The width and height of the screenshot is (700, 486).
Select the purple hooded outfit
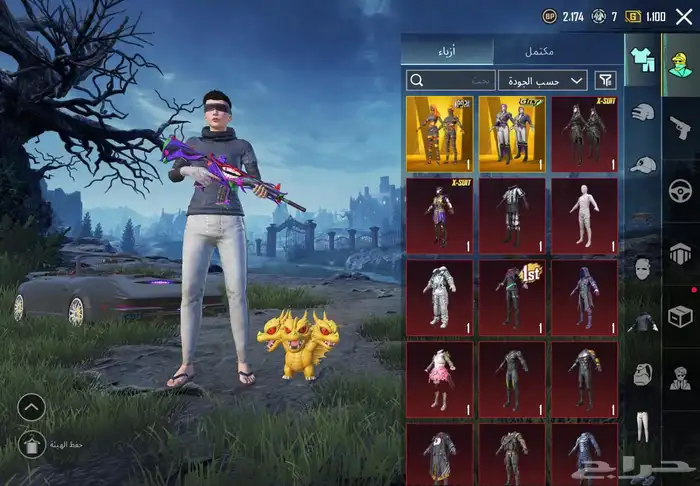coord(584,297)
